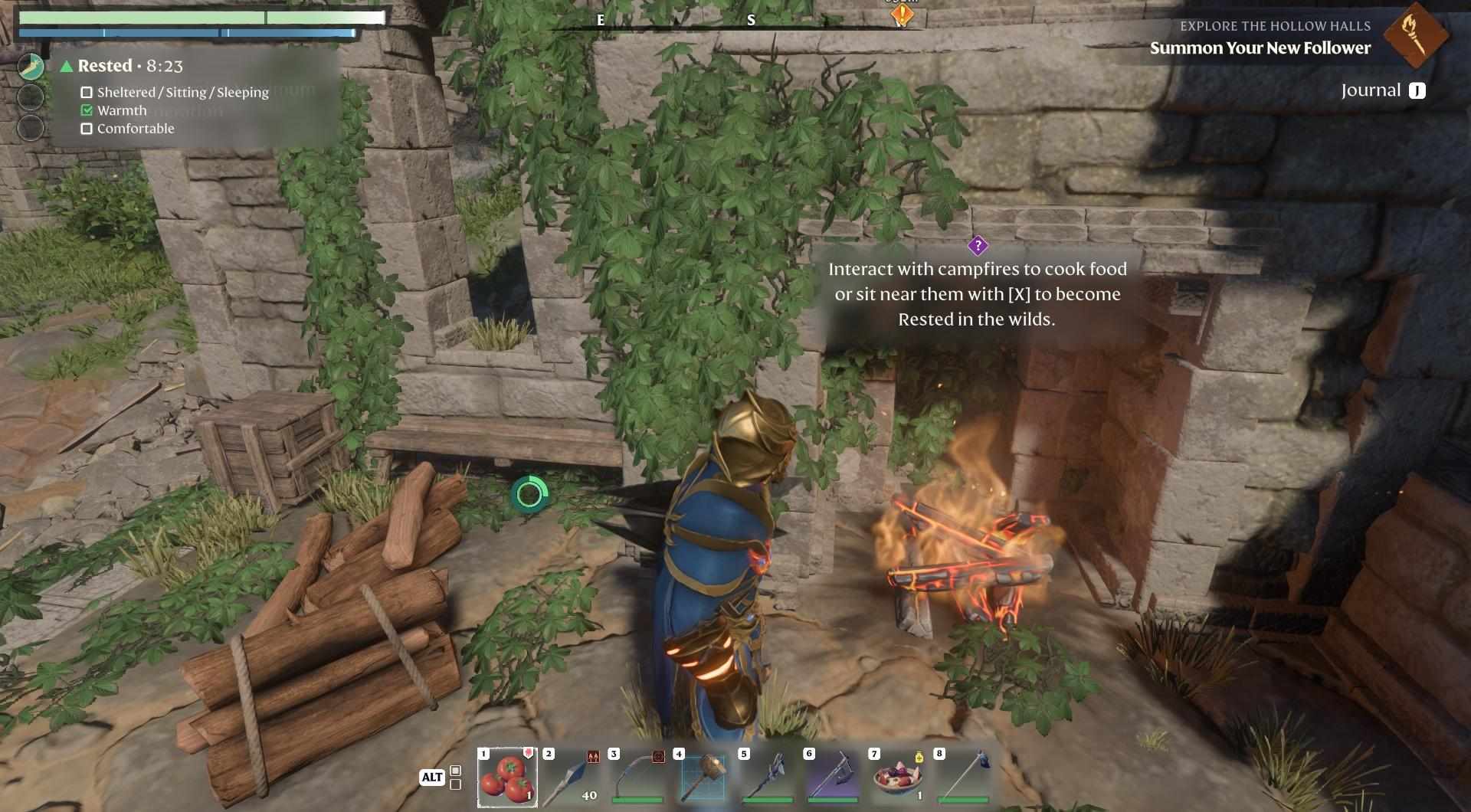The height and width of the screenshot is (812, 1471).
Task: Select the tomatoes in hotbar slot 1
Action: pos(507,777)
